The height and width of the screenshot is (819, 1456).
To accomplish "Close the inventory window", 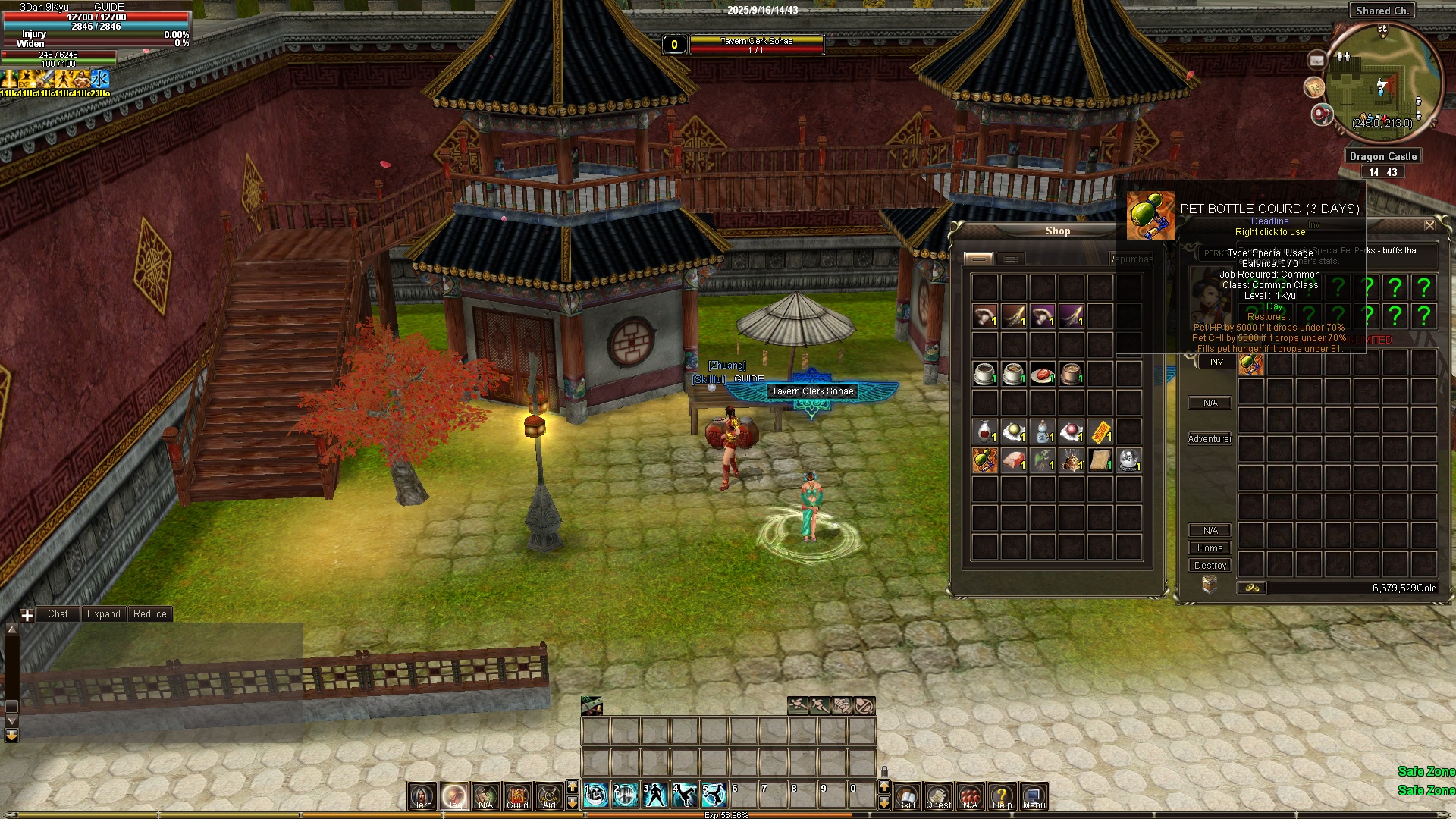I will click(1429, 225).
